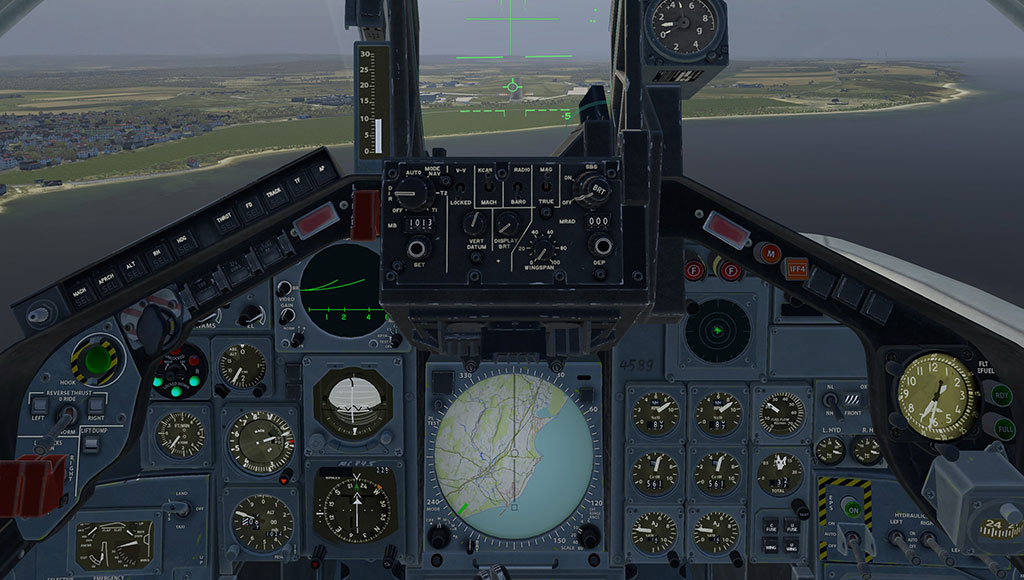Toggle the FD flight director button
The width and height of the screenshot is (1024, 580).
pos(250,204)
